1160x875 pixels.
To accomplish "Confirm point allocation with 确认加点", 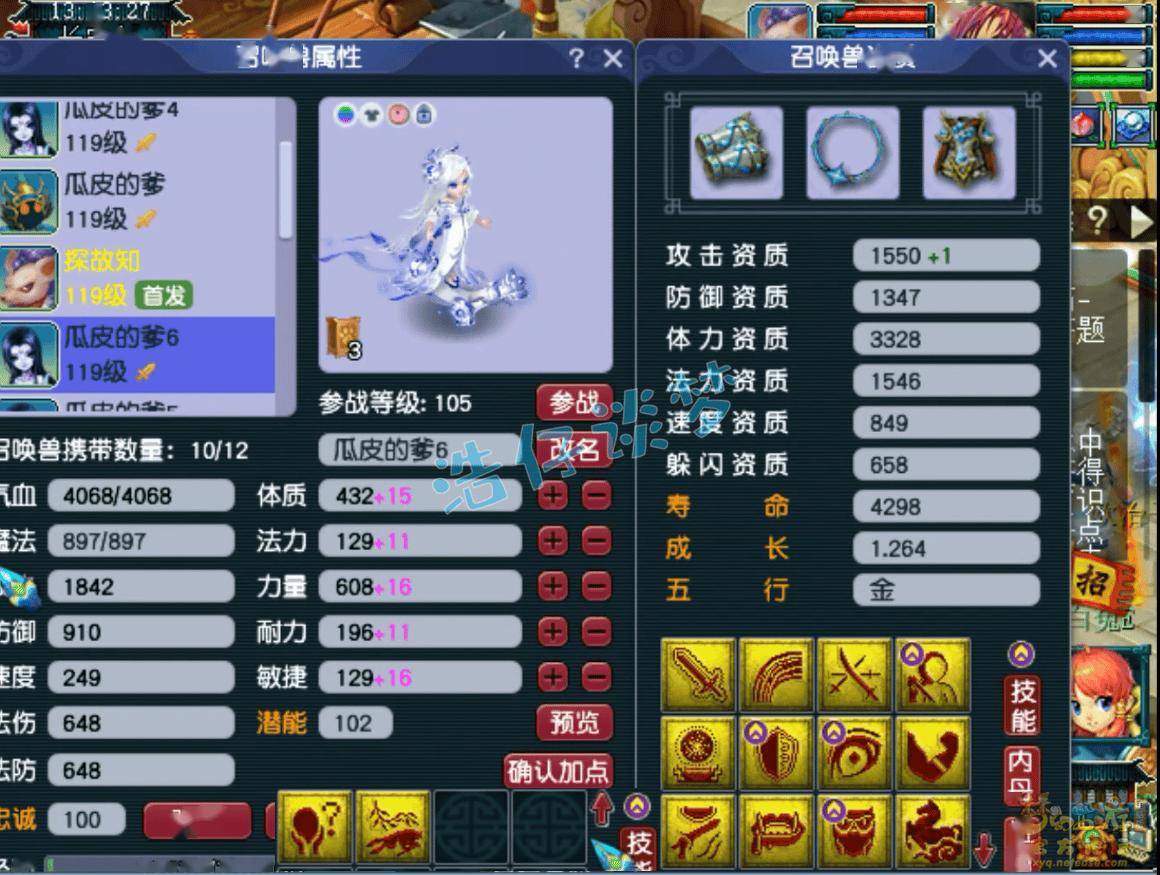I will pyautogui.click(x=558, y=772).
